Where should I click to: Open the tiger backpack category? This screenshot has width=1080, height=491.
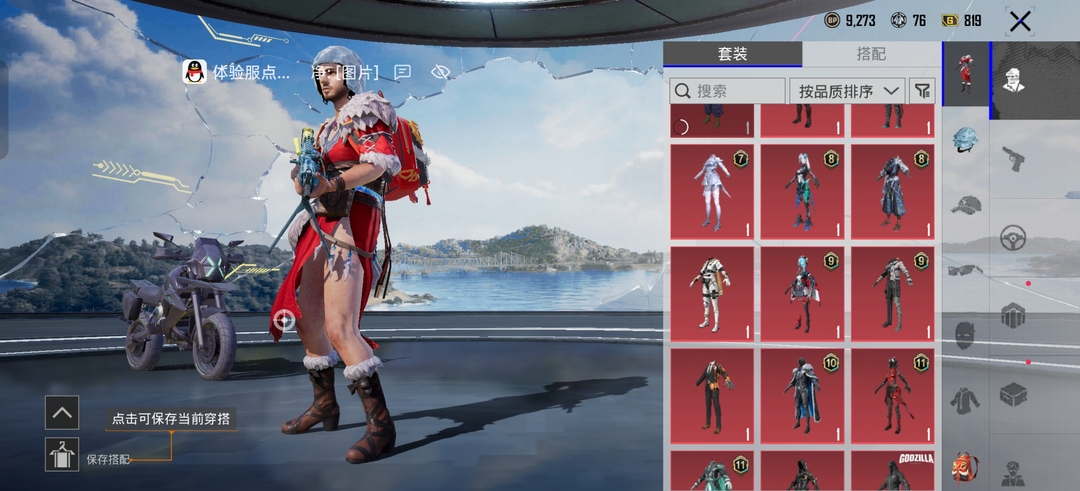[x=965, y=466]
